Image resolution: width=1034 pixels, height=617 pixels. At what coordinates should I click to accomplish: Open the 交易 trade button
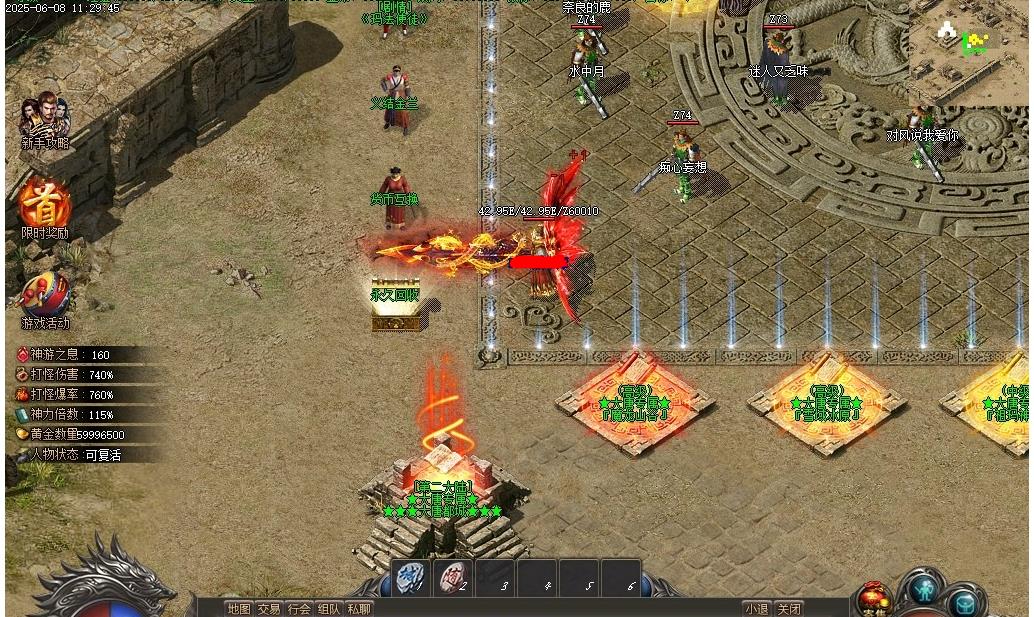pyautogui.click(x=269, y=608)
